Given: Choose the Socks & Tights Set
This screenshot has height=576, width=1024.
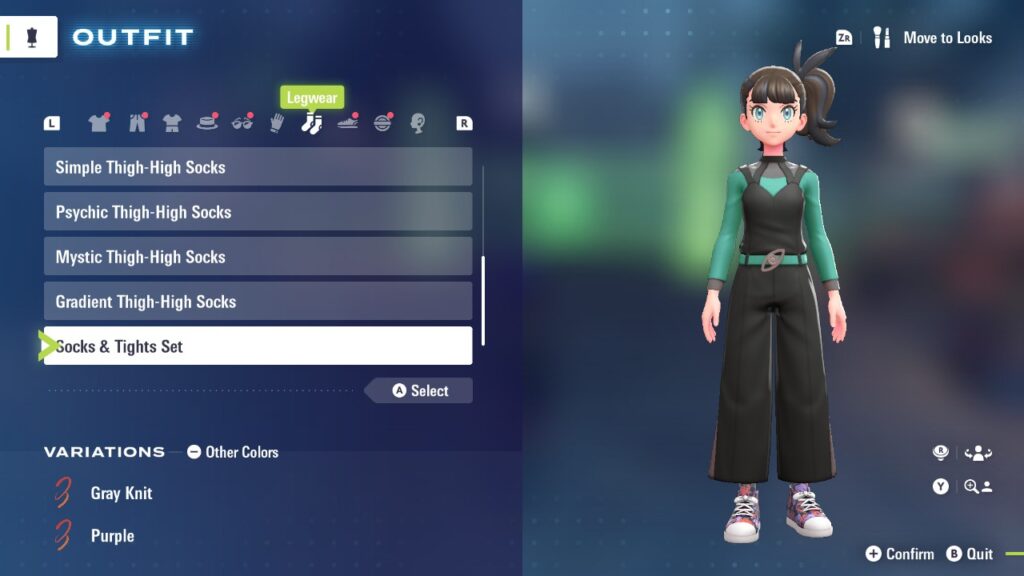Looking at the screenshot, I should point(257,347).
